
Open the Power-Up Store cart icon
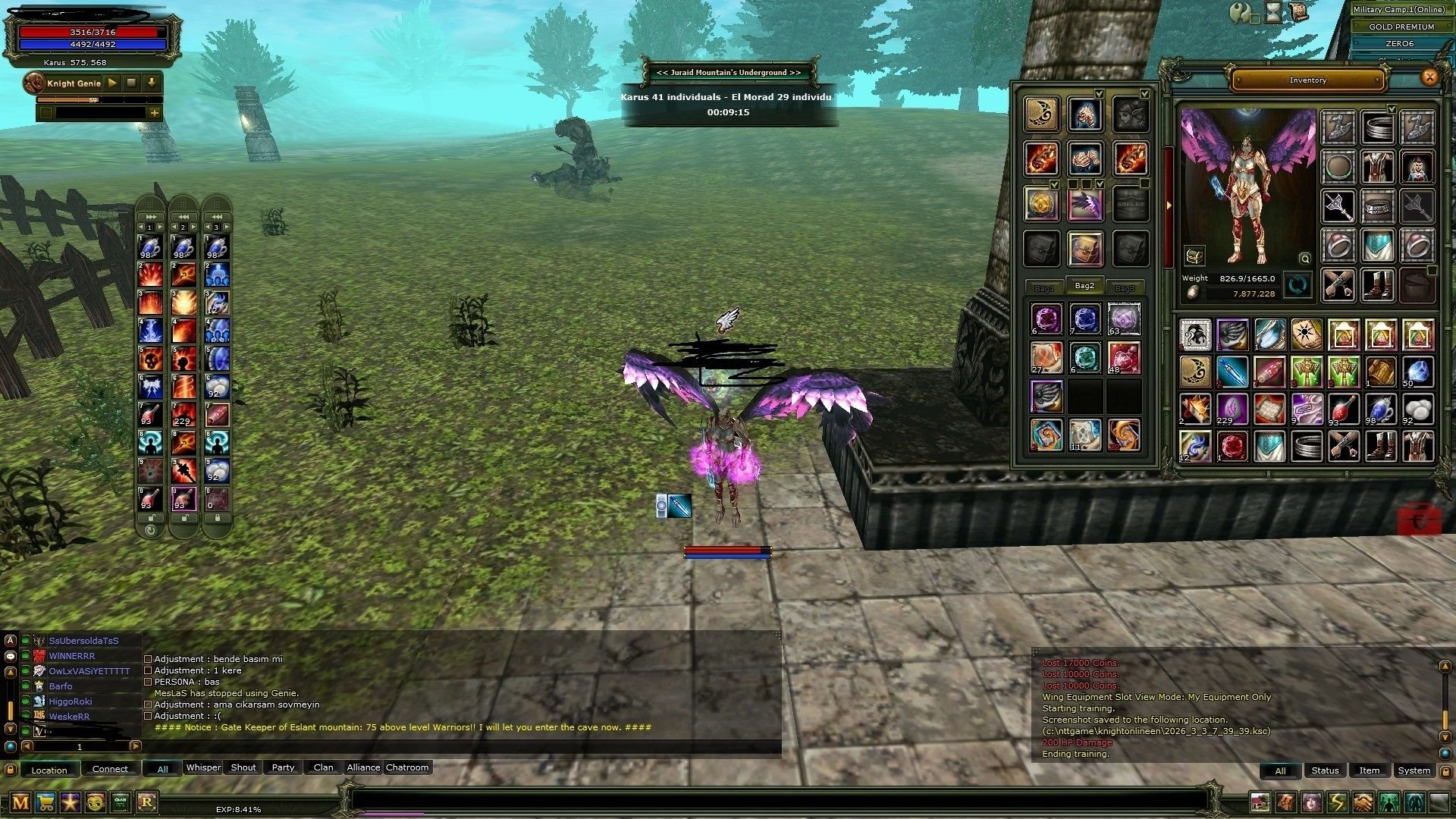pos(45,801)
